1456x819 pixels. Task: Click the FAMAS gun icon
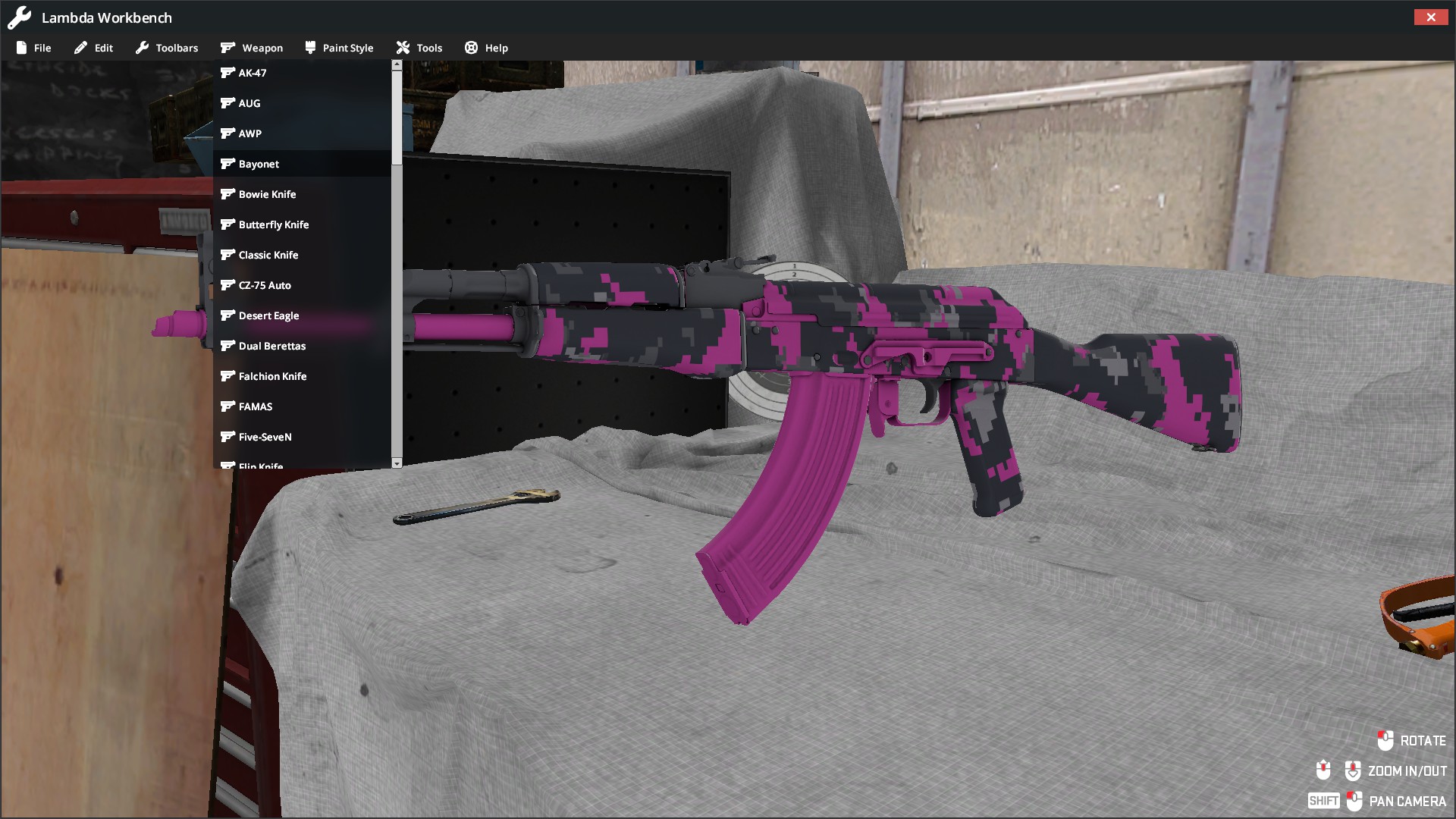(x=229, y=406)
